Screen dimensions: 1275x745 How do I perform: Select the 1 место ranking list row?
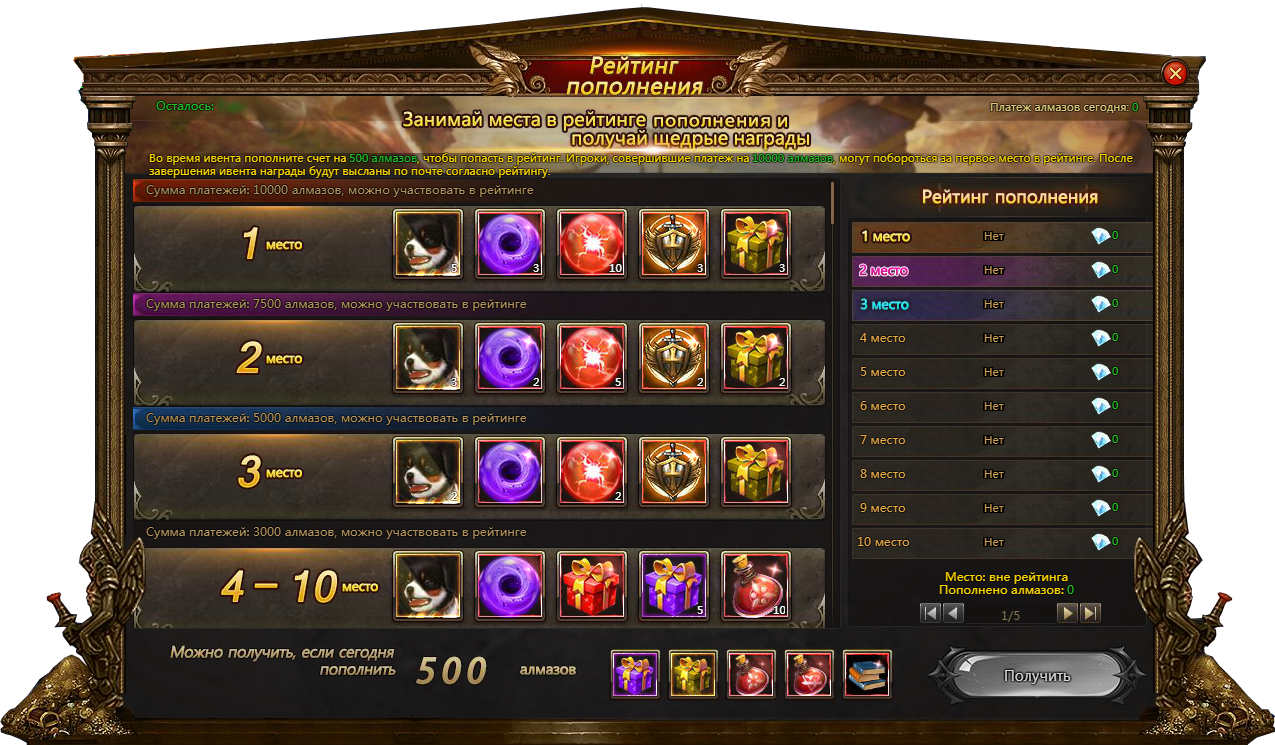[1000, 237]
